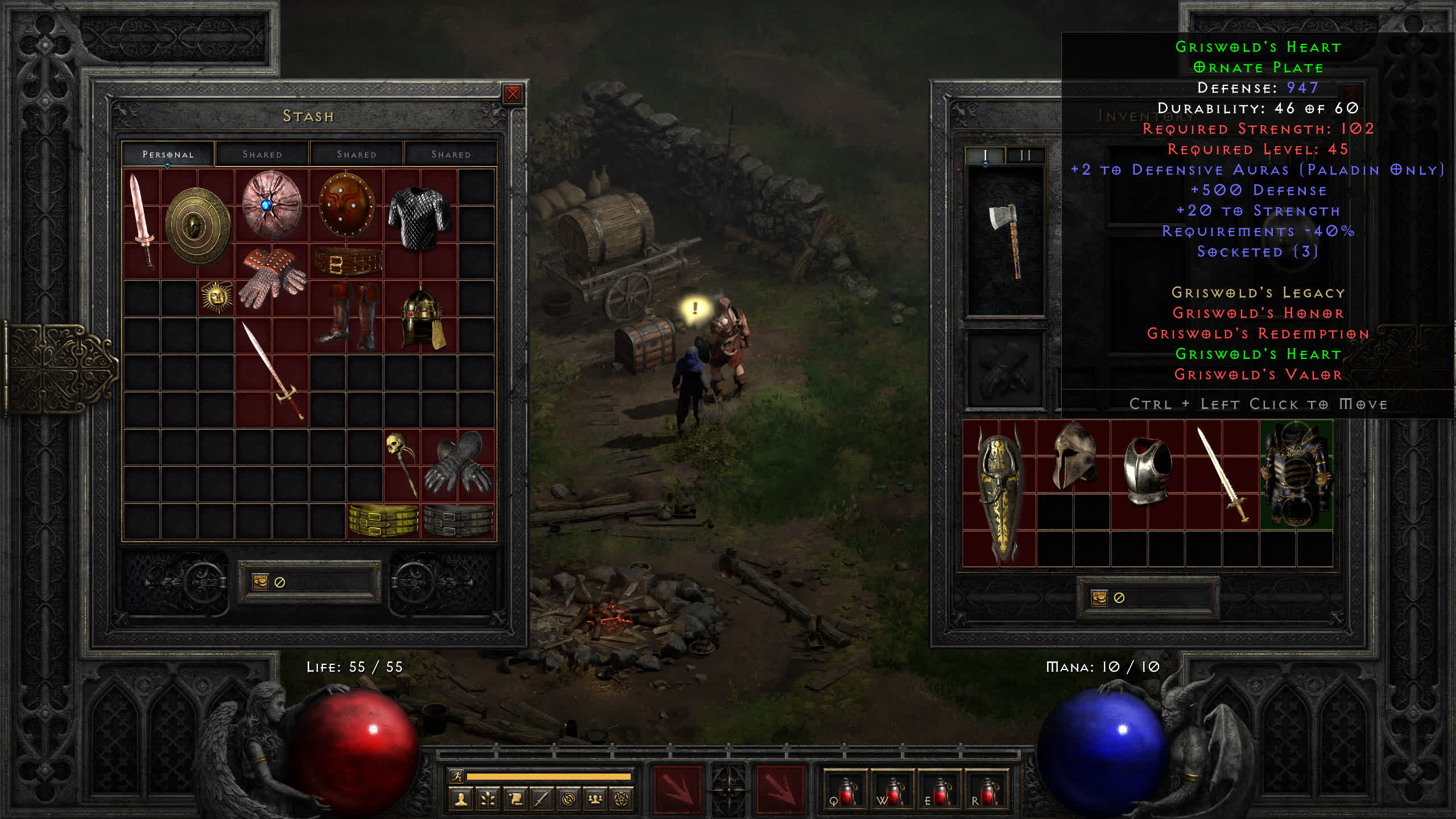Toggle the run/walk button
This screenshot has height=819, width=1456.
[457, 776]
